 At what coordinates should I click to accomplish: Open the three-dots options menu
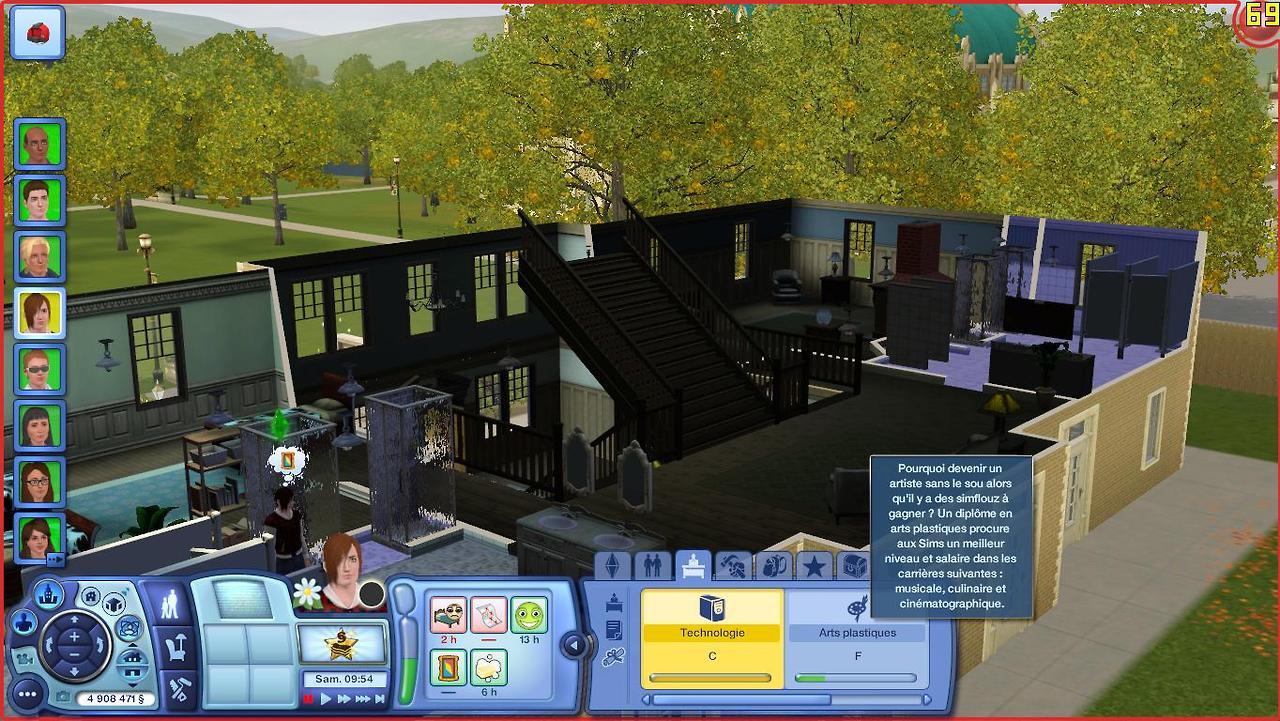pos(27,693)
